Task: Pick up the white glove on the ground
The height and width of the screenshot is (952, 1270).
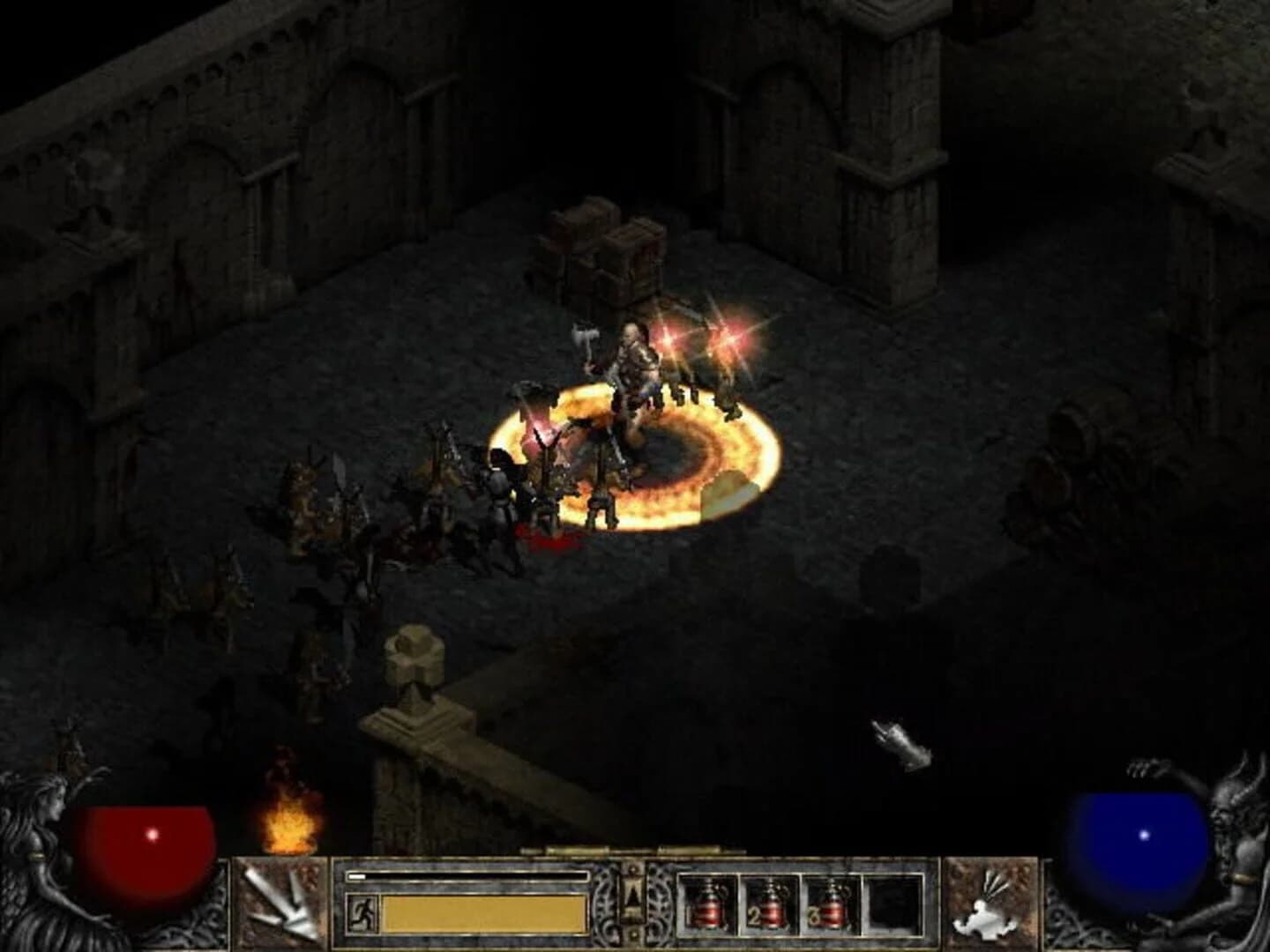Action: click(x=900, y=742)
